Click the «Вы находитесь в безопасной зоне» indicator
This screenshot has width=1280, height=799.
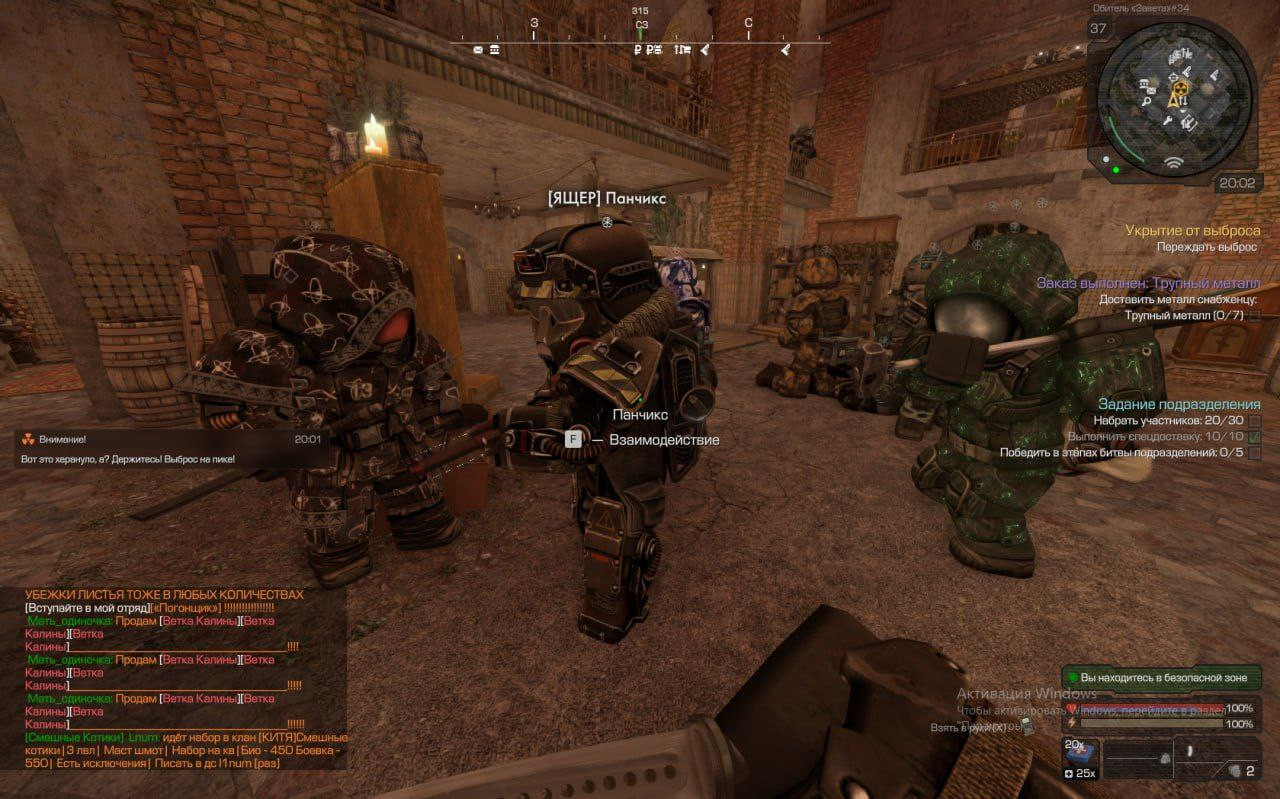point(1161,678)
